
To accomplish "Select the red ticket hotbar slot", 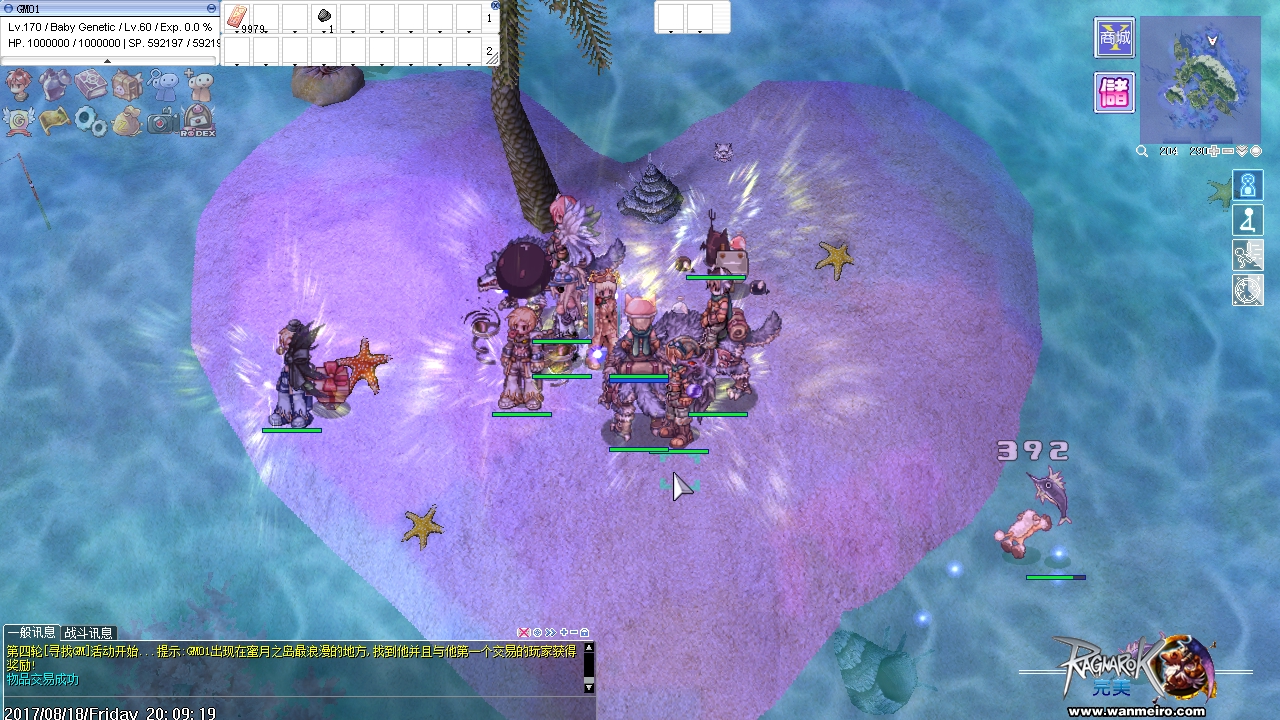I will coord(237,17).
